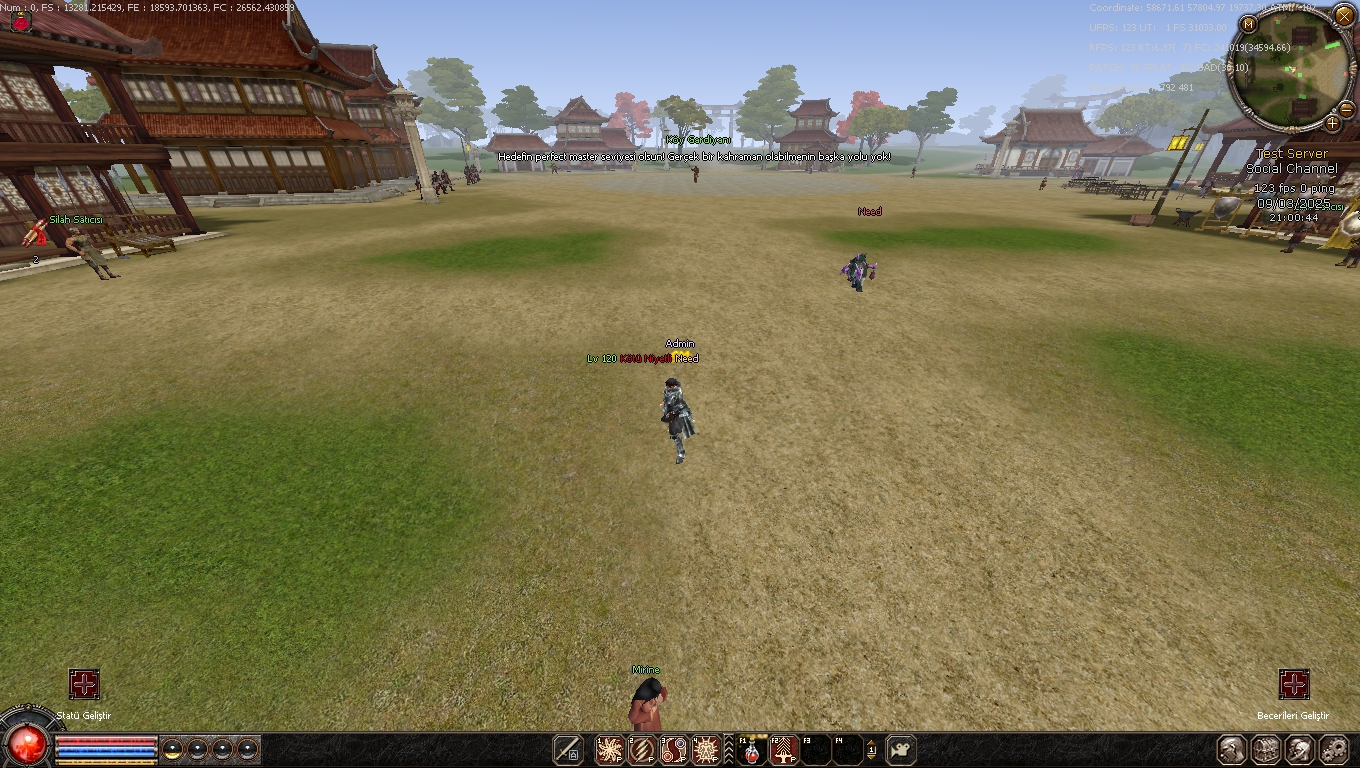Screen dimensions: 1360x768
Task: Select the sword attack mode icon
Action: click(x=568, y=749)
